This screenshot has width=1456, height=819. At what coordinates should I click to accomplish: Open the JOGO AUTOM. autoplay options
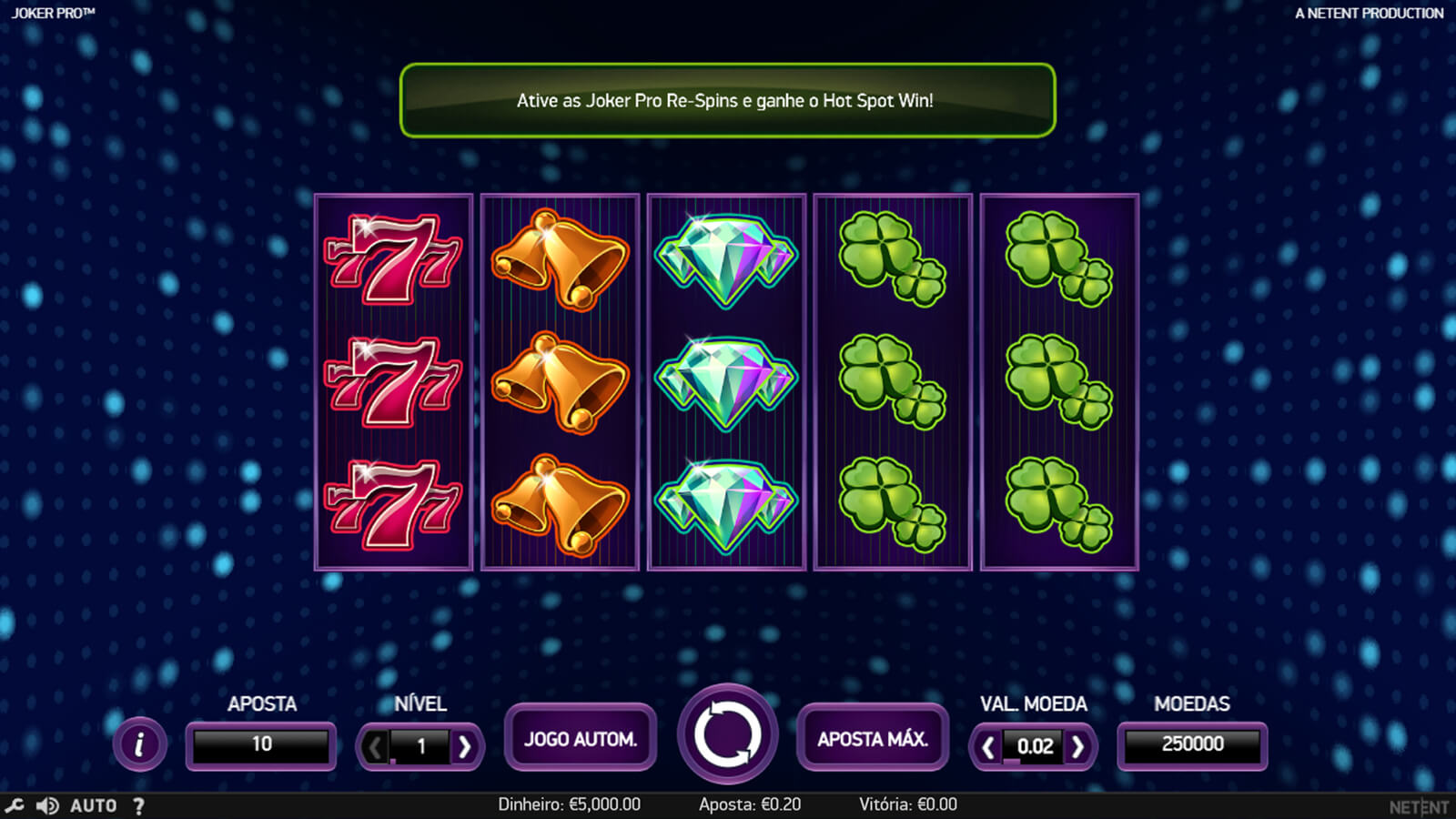pyautogui.click(x=581, y=739)
